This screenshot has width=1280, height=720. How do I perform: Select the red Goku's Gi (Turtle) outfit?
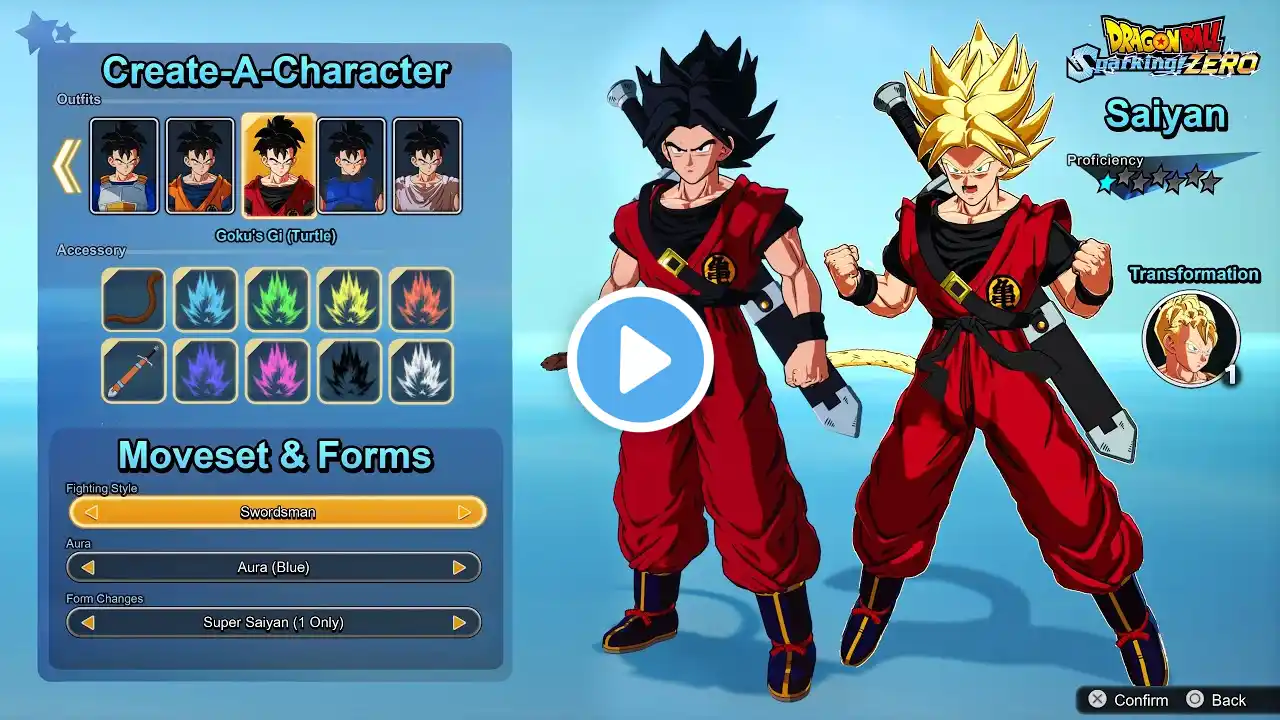pos(279,166)
